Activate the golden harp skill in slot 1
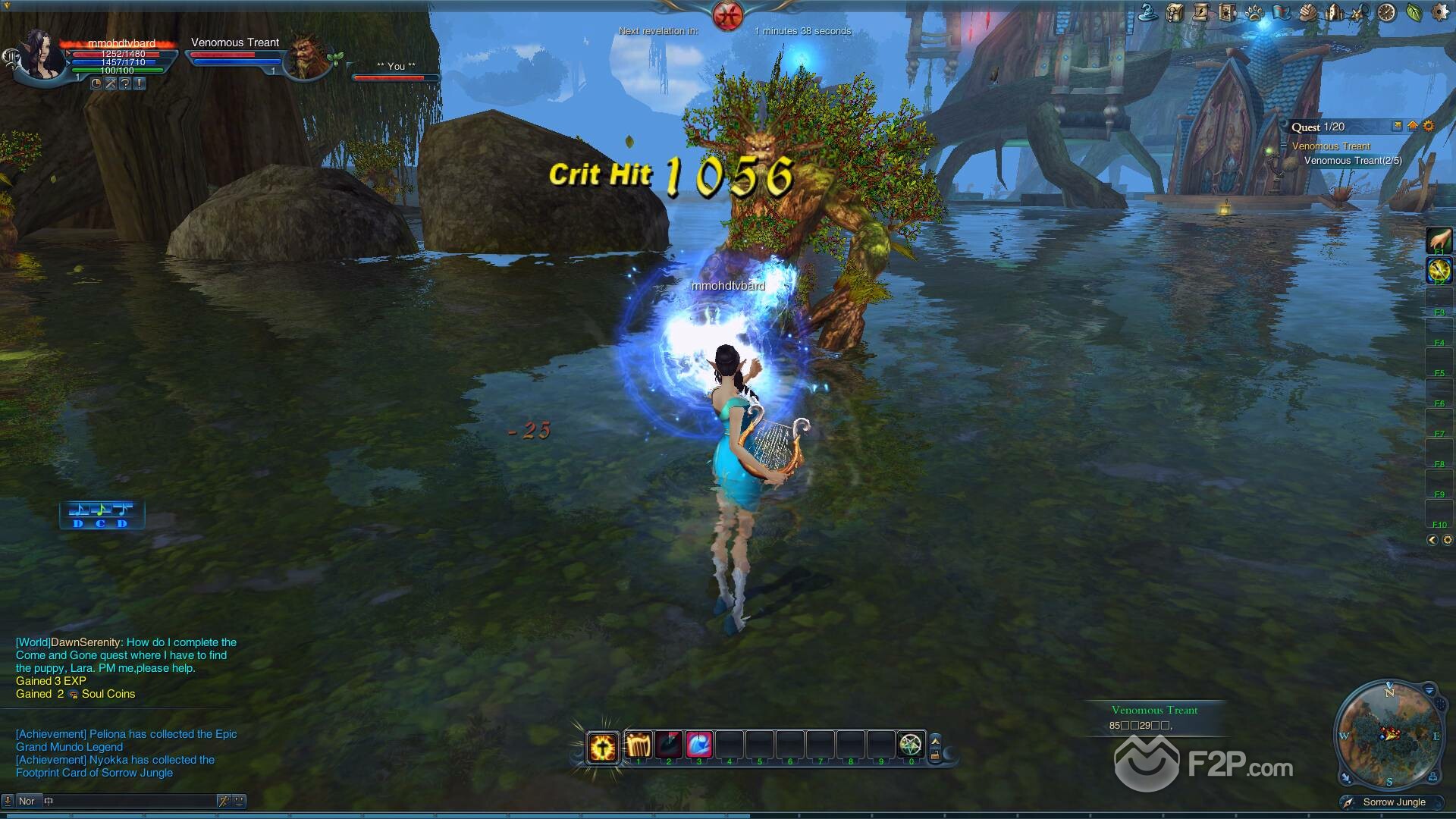The image size is (1456, 819). (x=639, y=745)
